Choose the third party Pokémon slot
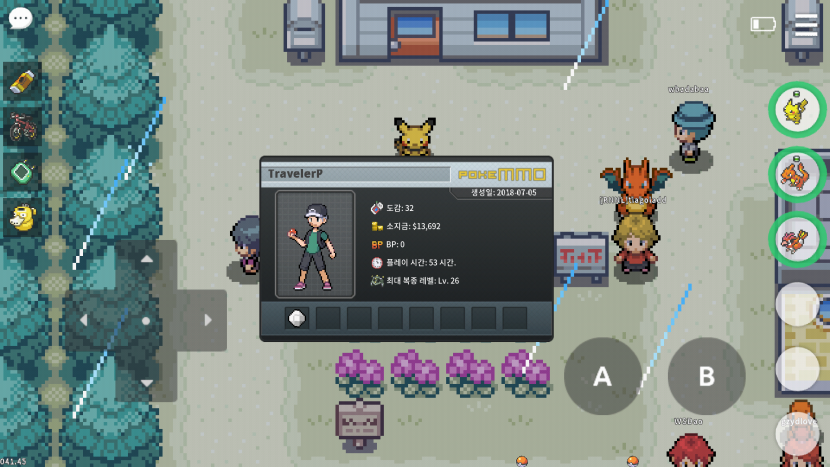The image size is (830, 467). point(796,240)
